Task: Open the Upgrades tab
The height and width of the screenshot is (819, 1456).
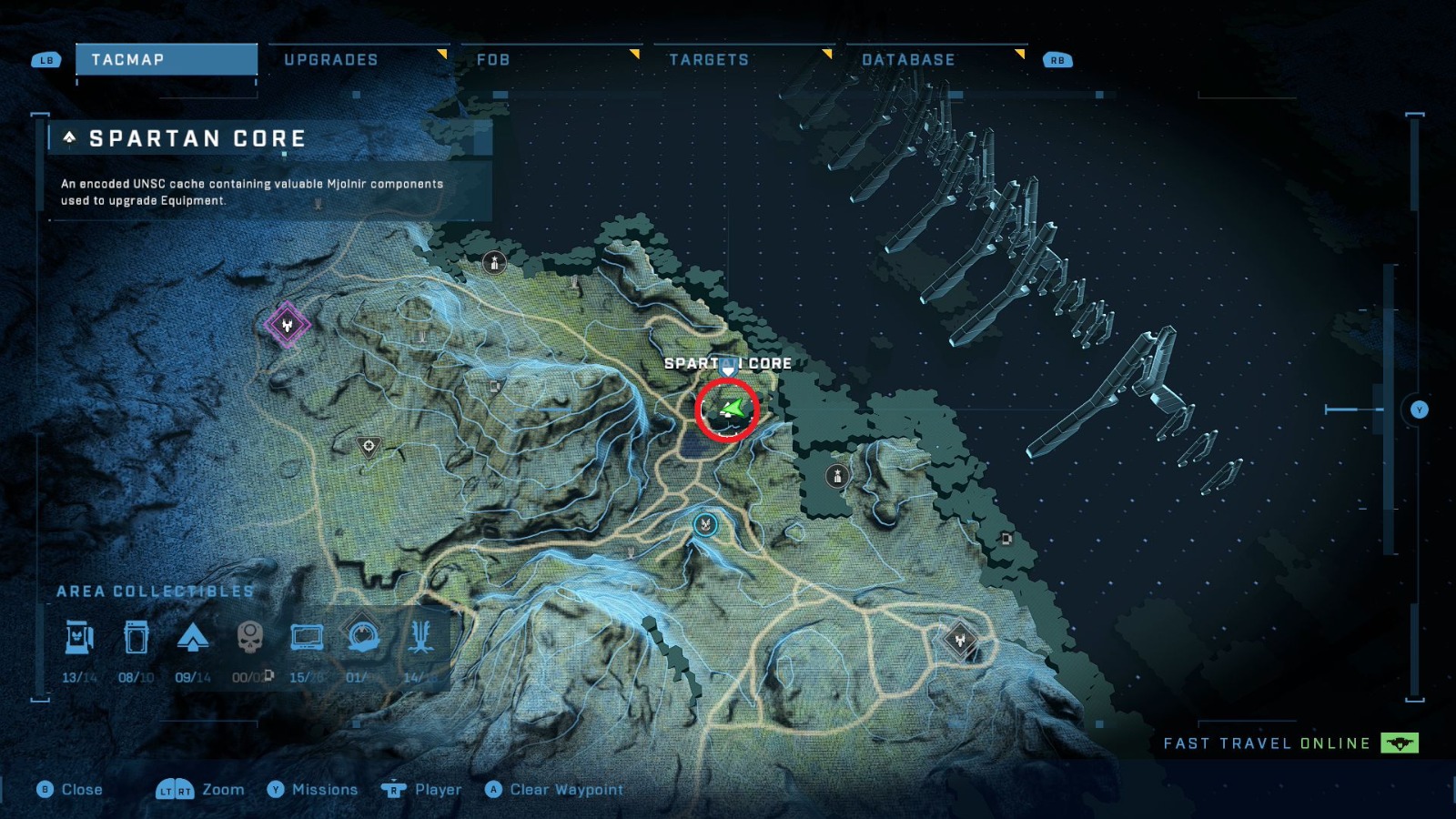Action: click(x=332, y=59)
